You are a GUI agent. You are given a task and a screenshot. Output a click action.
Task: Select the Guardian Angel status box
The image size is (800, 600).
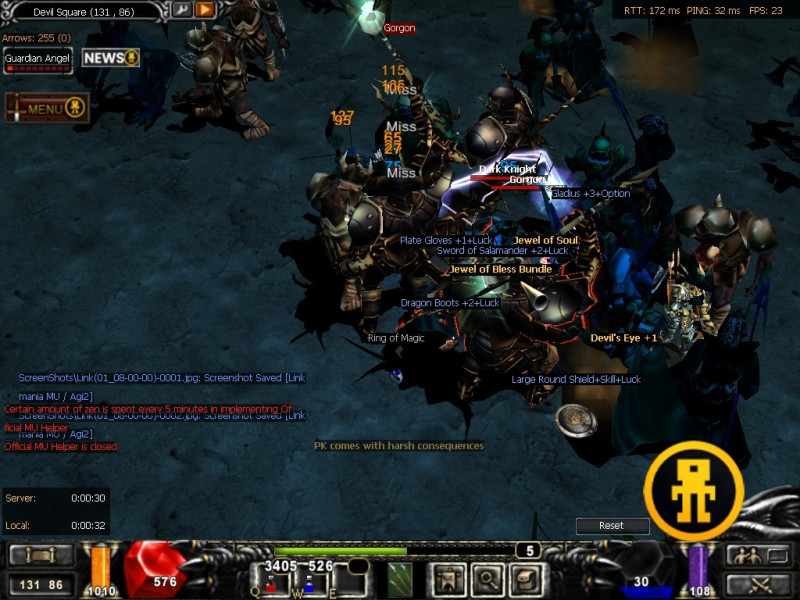[37, 60]
